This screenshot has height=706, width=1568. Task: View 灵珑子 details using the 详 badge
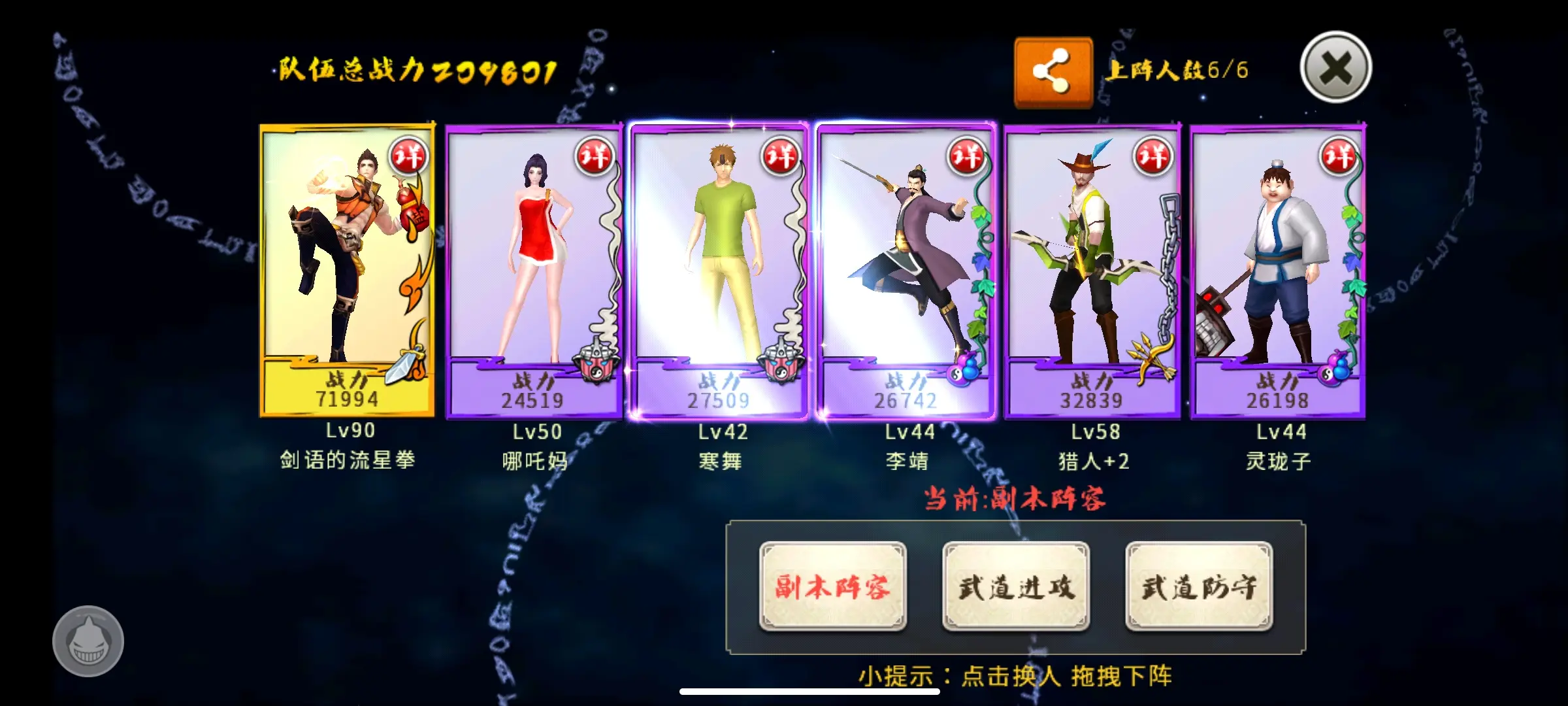[x=1339, y=156]
